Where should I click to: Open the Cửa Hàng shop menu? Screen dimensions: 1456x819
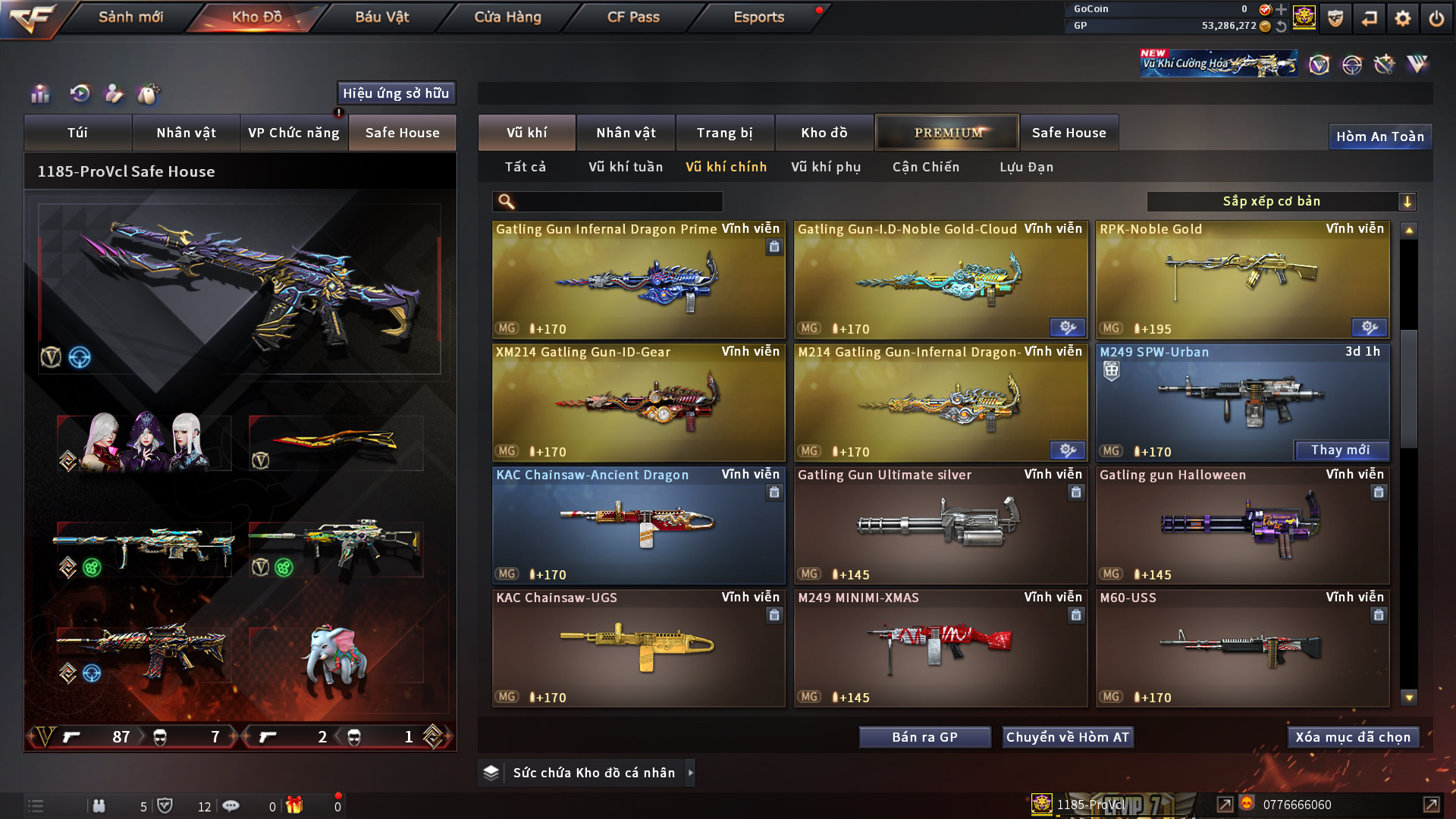(x=507, y=17)
